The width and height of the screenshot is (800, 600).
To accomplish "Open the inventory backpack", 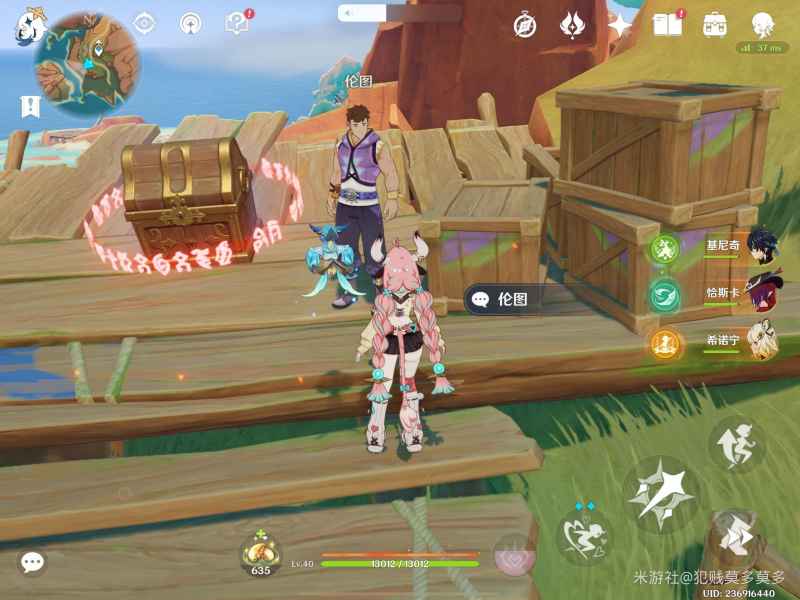I will pyautogui.click(x=715, y=24).
